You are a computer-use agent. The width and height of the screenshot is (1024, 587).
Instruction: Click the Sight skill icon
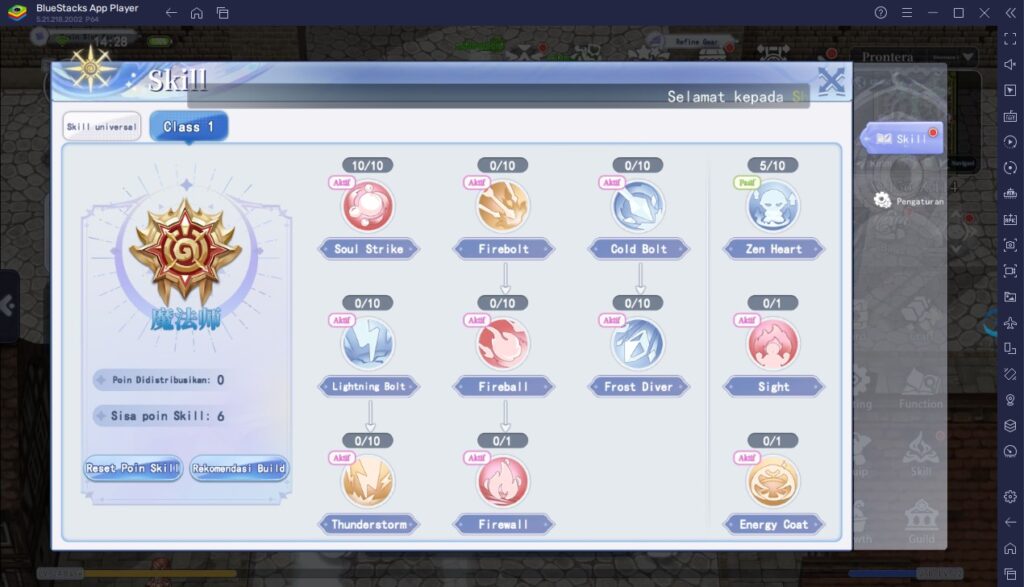click(773, 343)
